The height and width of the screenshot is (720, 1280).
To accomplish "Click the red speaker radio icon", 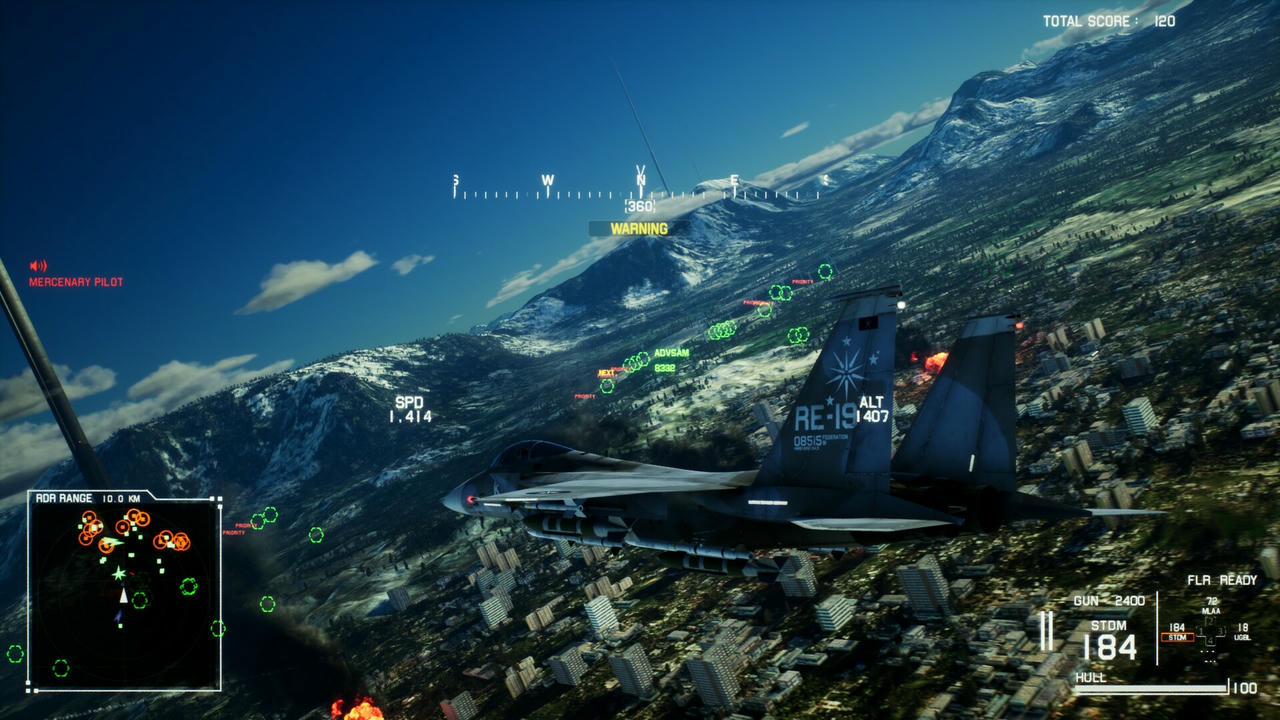I will click(x=39, y=266).
